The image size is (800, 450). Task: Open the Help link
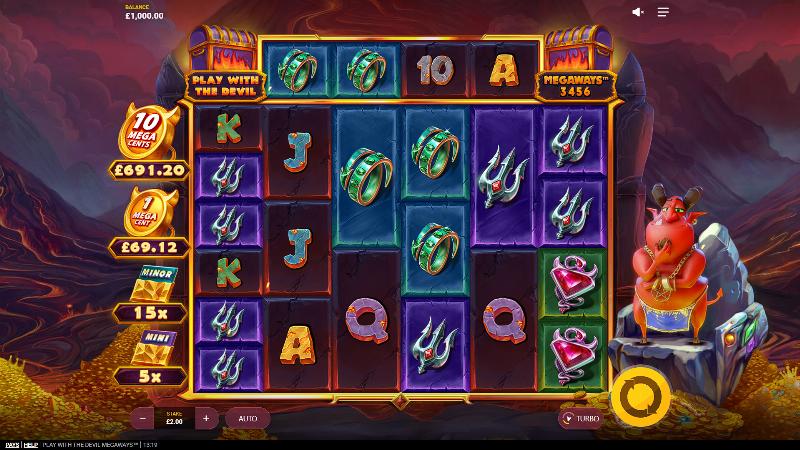pyautogui.click(x=30, y=444)
